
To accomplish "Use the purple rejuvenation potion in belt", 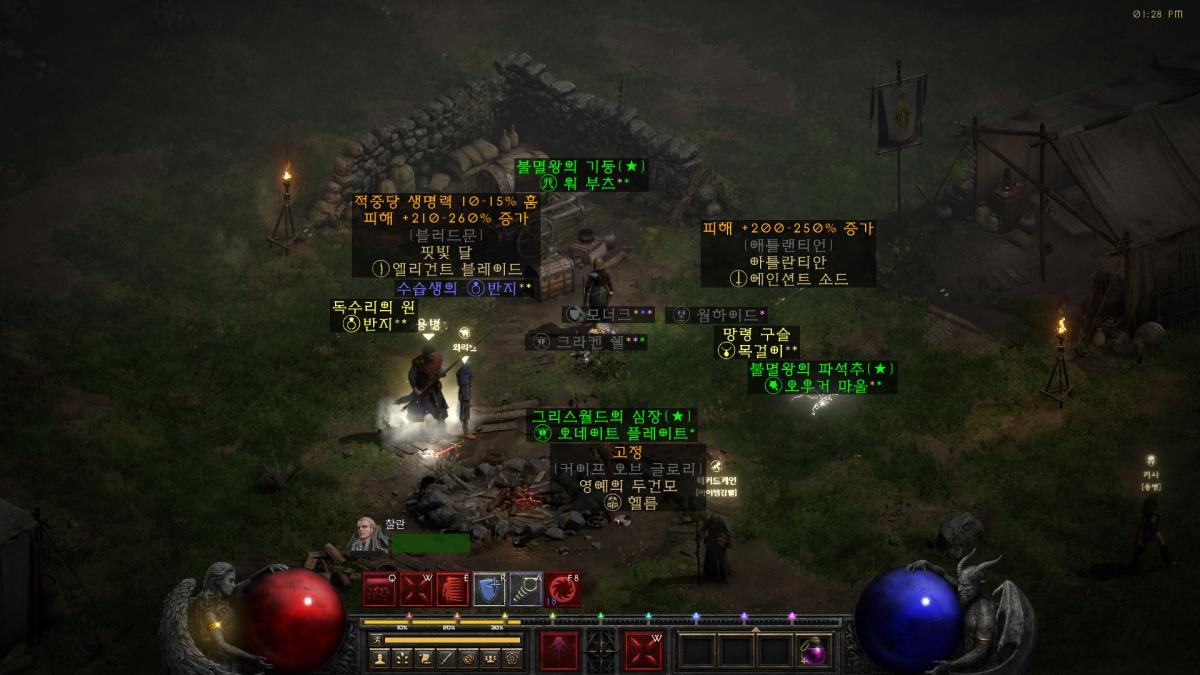I will (814, 651).
